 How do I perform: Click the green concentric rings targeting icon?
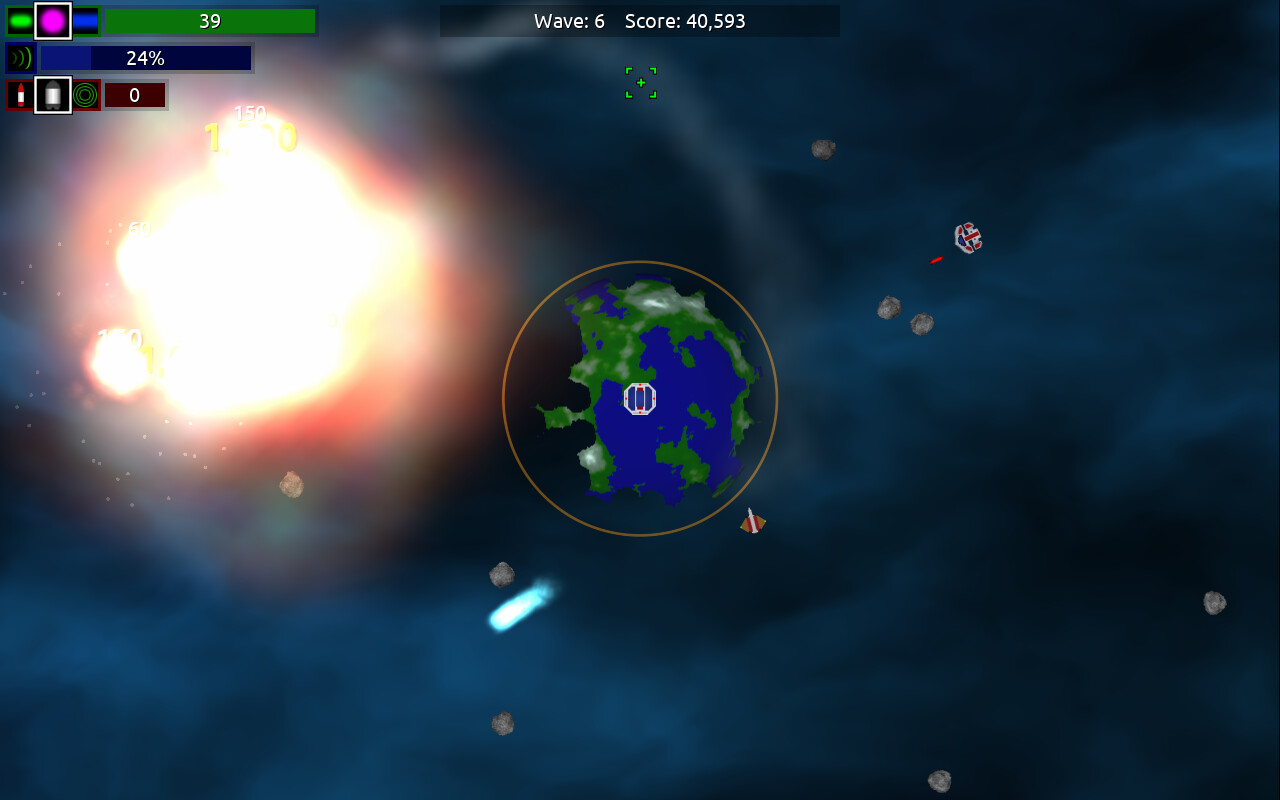click(84, 95)
